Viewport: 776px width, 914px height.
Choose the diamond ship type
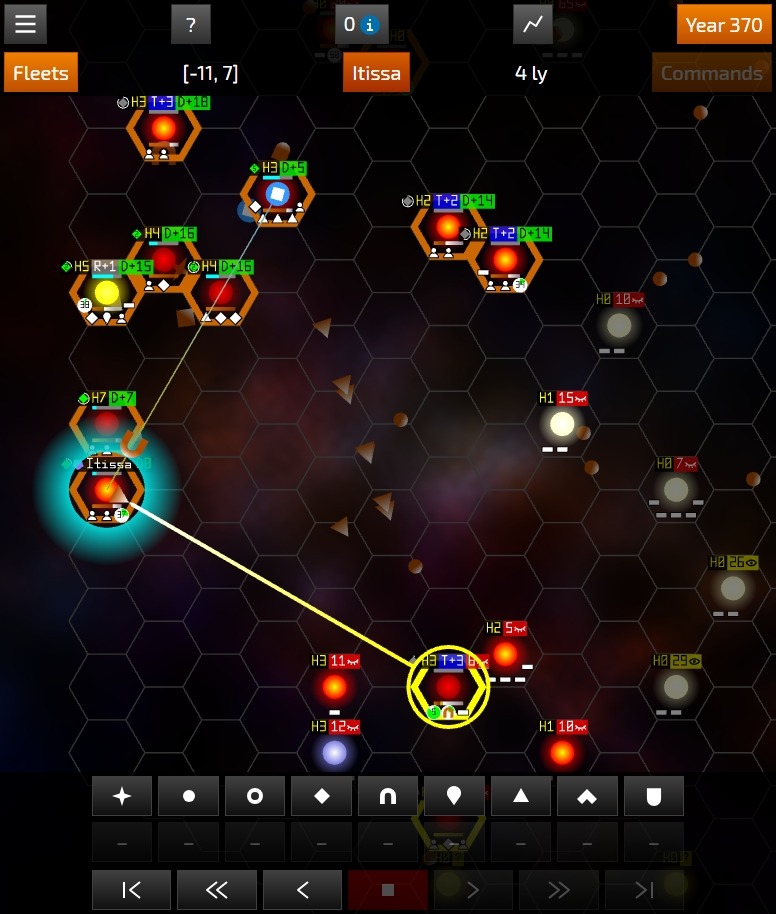[x=321, y=796]
